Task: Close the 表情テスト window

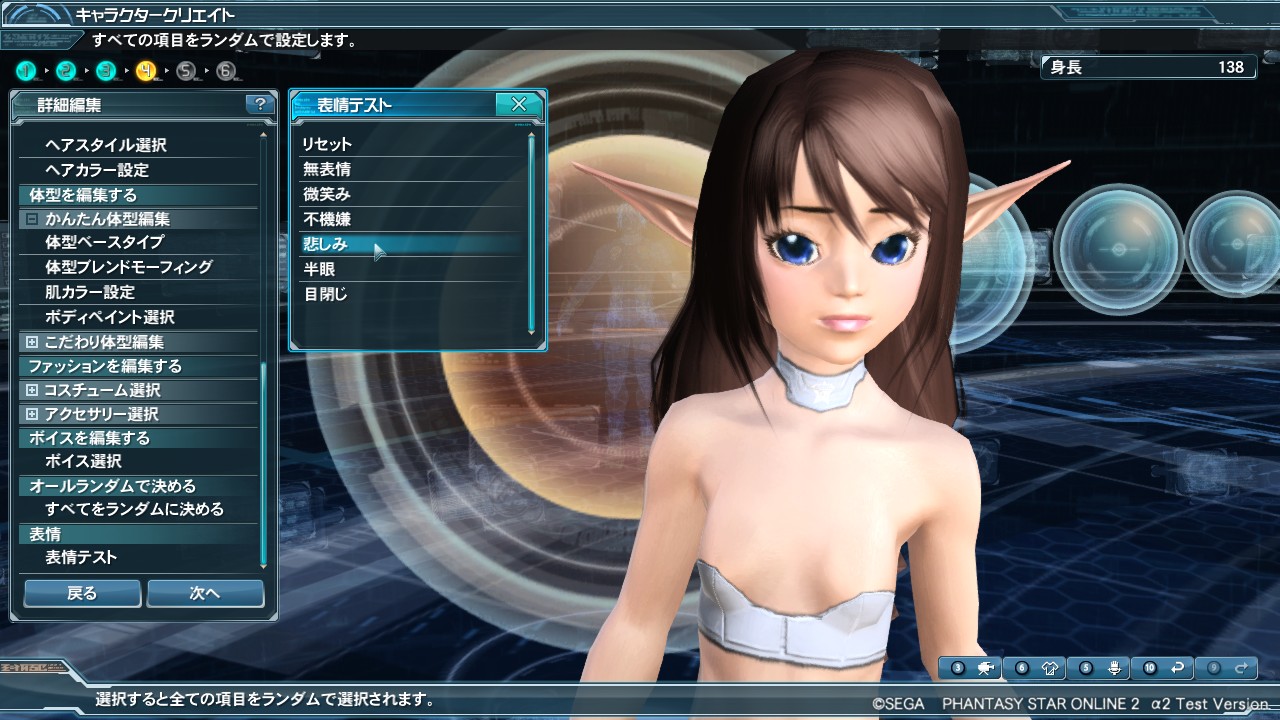Action: pos(519,104)
